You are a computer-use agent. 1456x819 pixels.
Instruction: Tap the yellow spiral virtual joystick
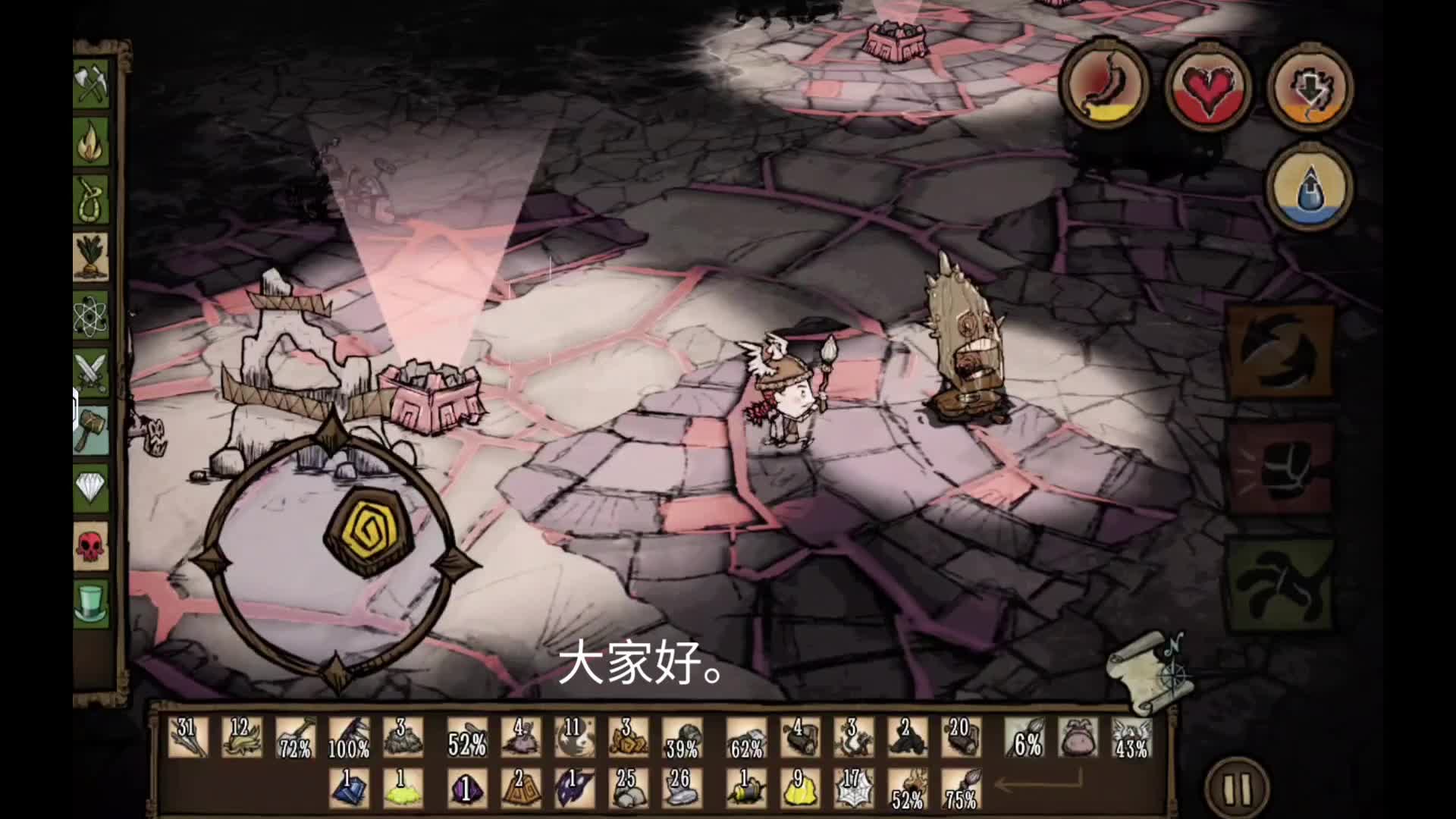(x=369, y=531)
